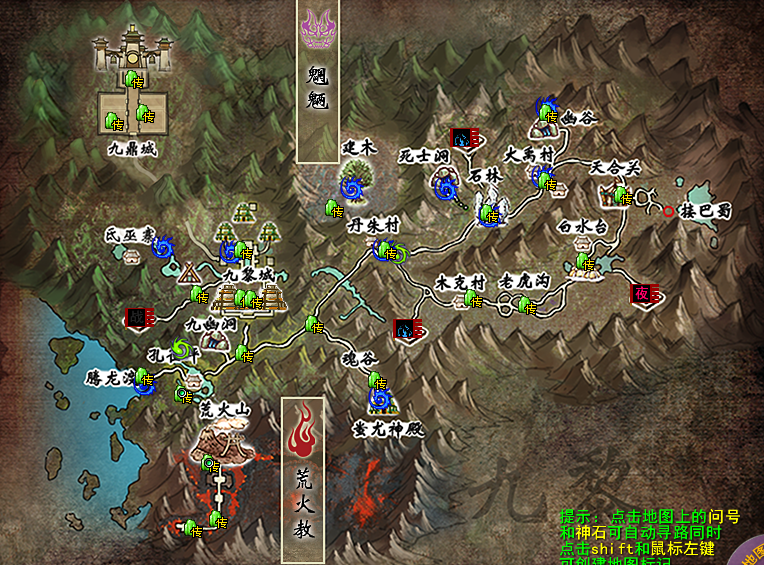The image size is (764, 565).
Task: Click the red 战 flag marker
Action: pos(135,315)
